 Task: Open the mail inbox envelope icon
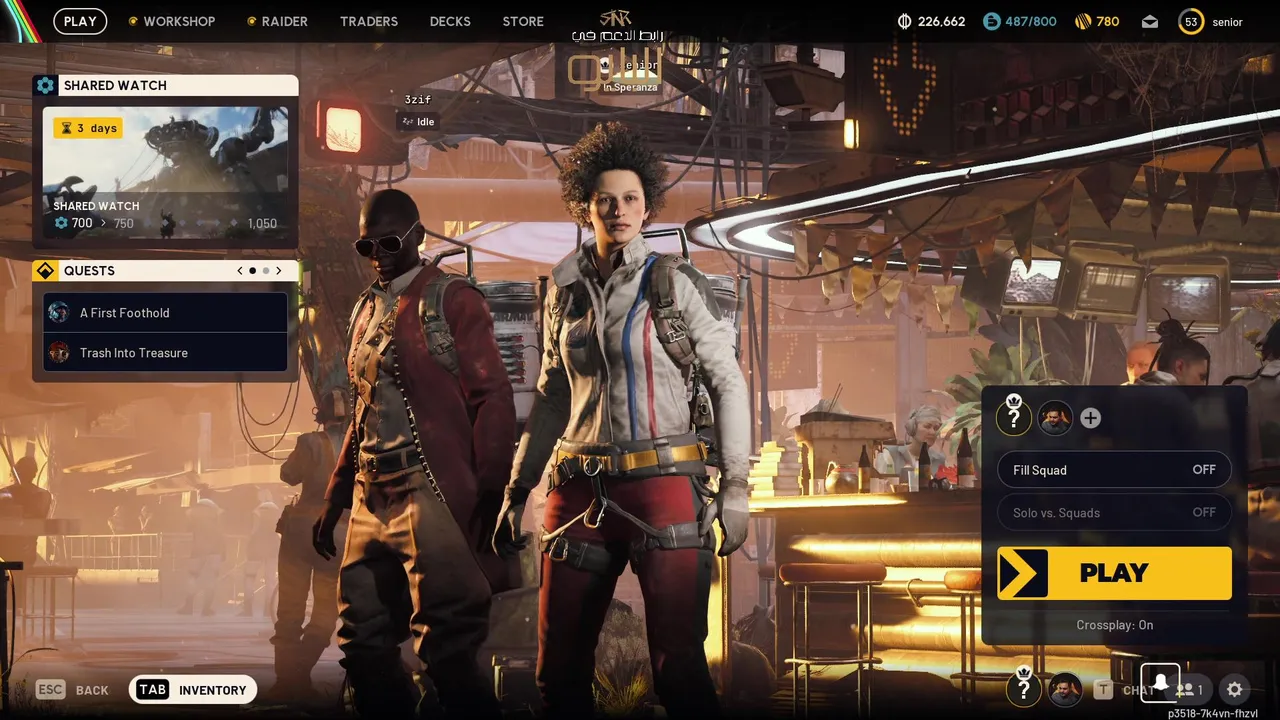tap(1150, 21)
